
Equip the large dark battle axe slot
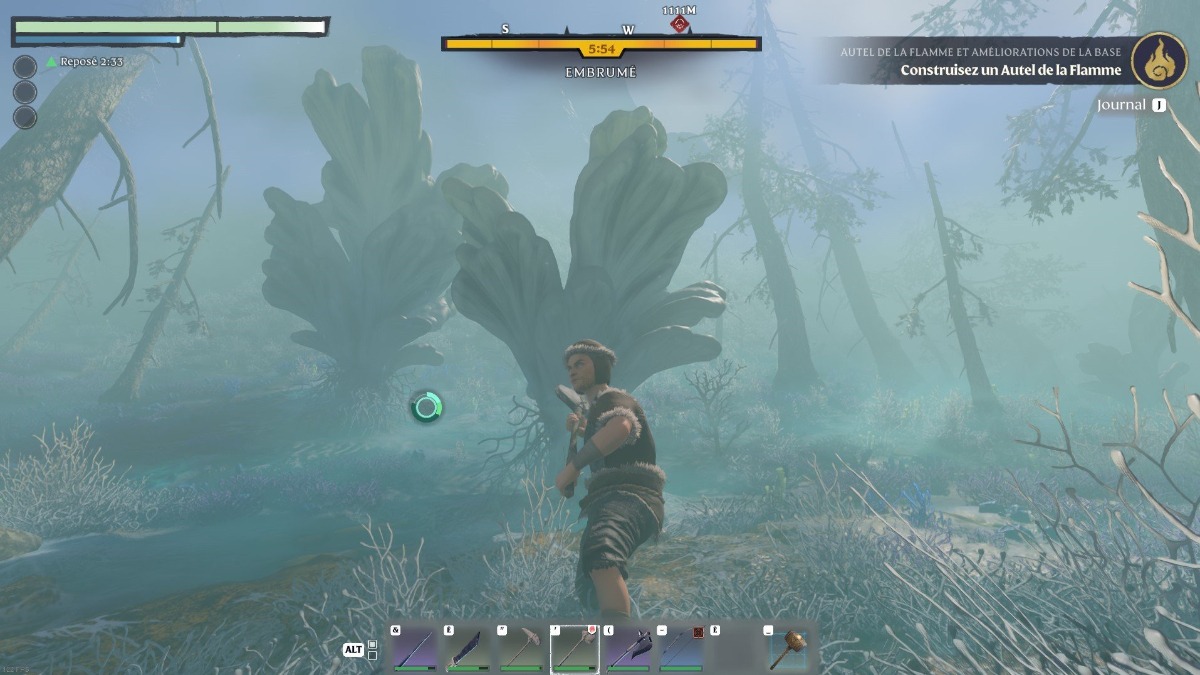click(x=628, y=649)
